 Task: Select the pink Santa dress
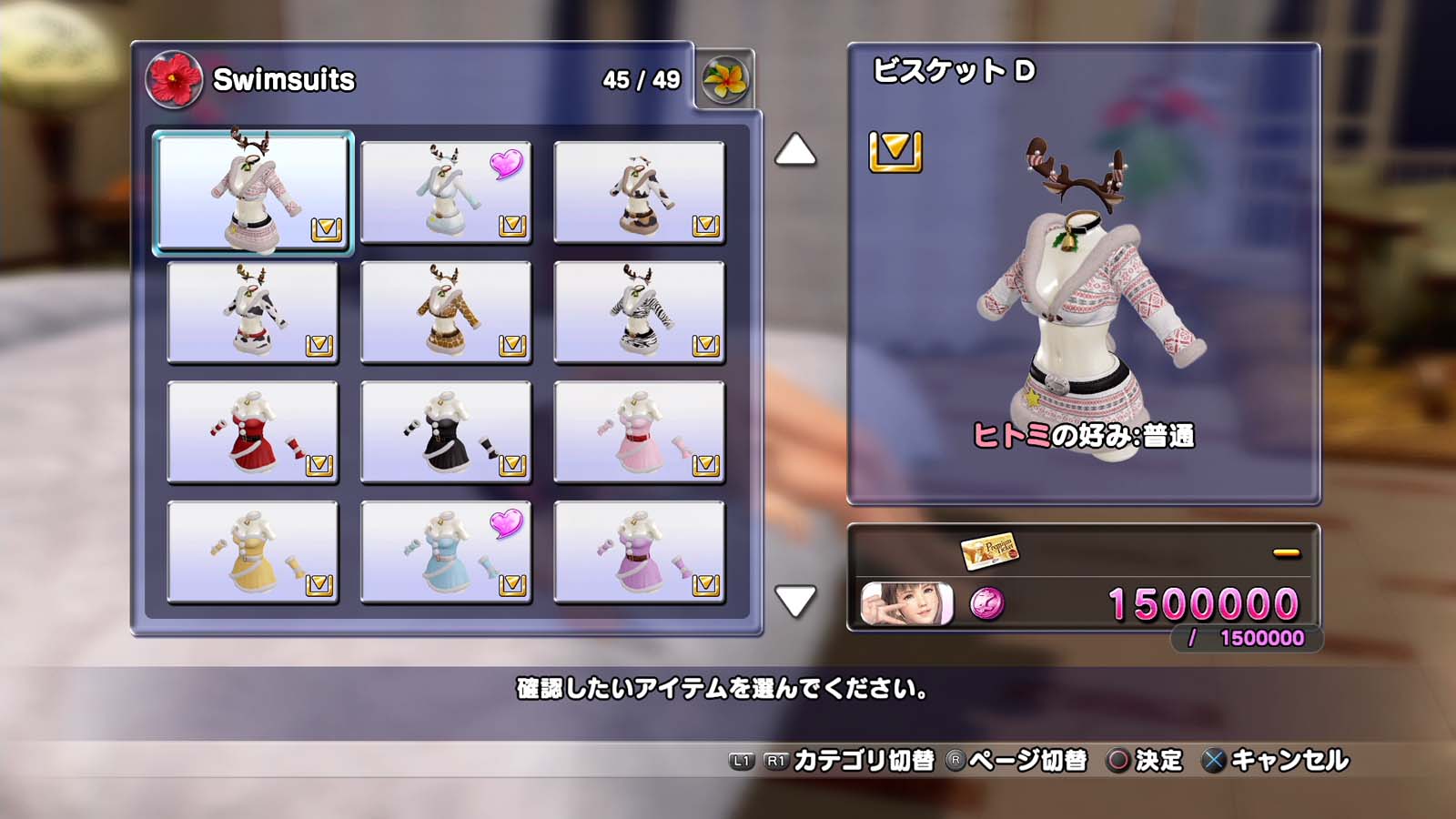click(x=639, y=432)
